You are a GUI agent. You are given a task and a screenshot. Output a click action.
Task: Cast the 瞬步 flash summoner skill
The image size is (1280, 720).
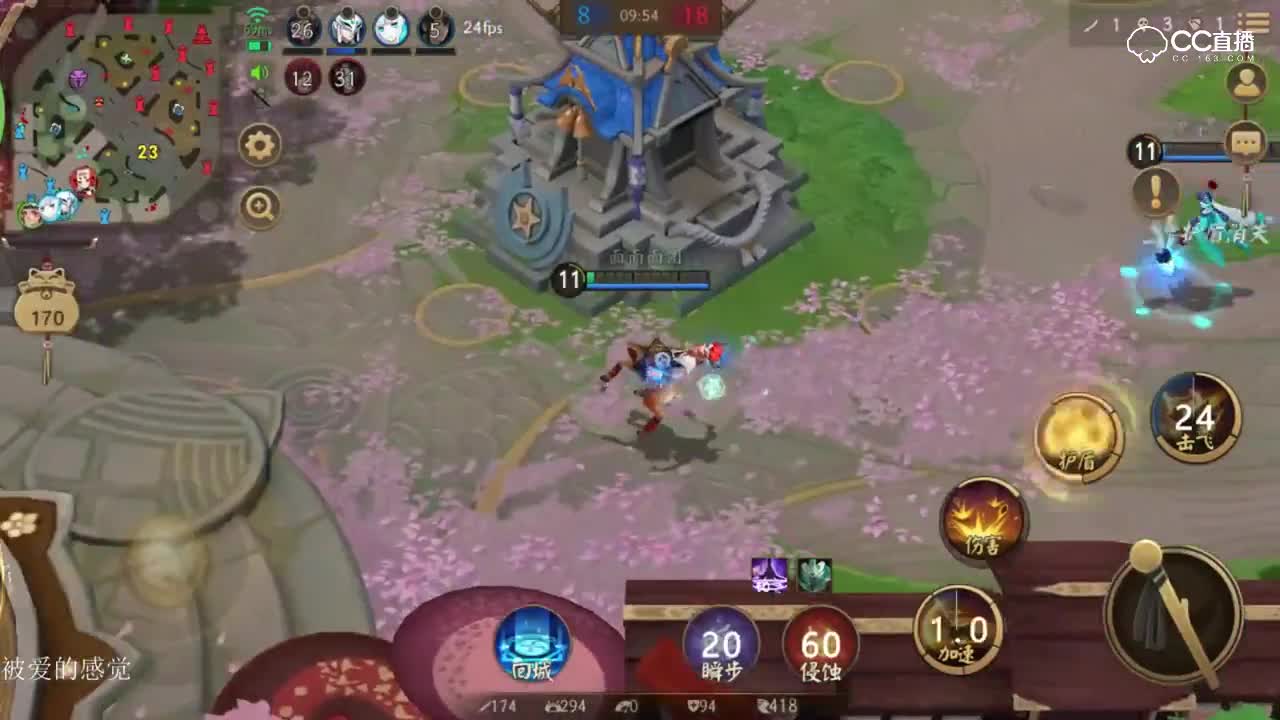click(722, 646)
